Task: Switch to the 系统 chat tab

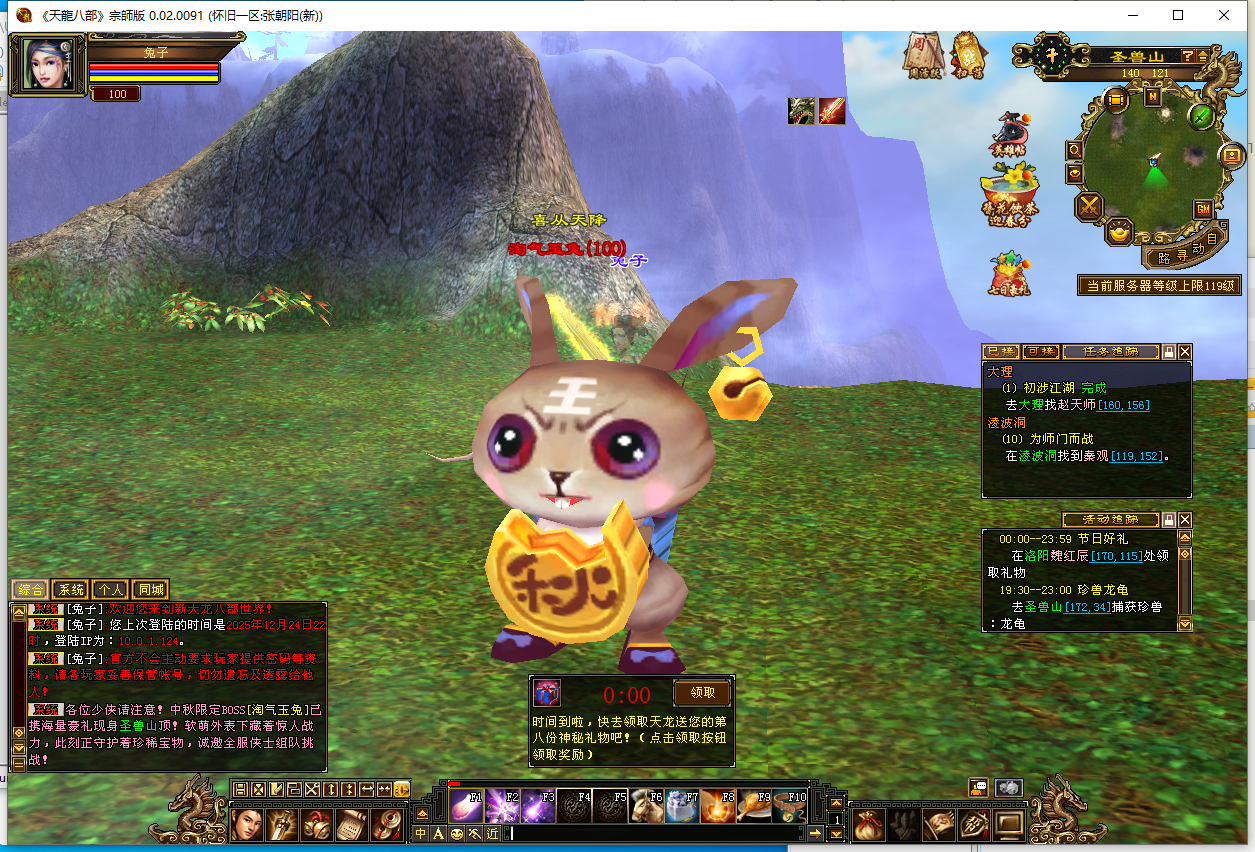Action: click(x=70, y=590)
